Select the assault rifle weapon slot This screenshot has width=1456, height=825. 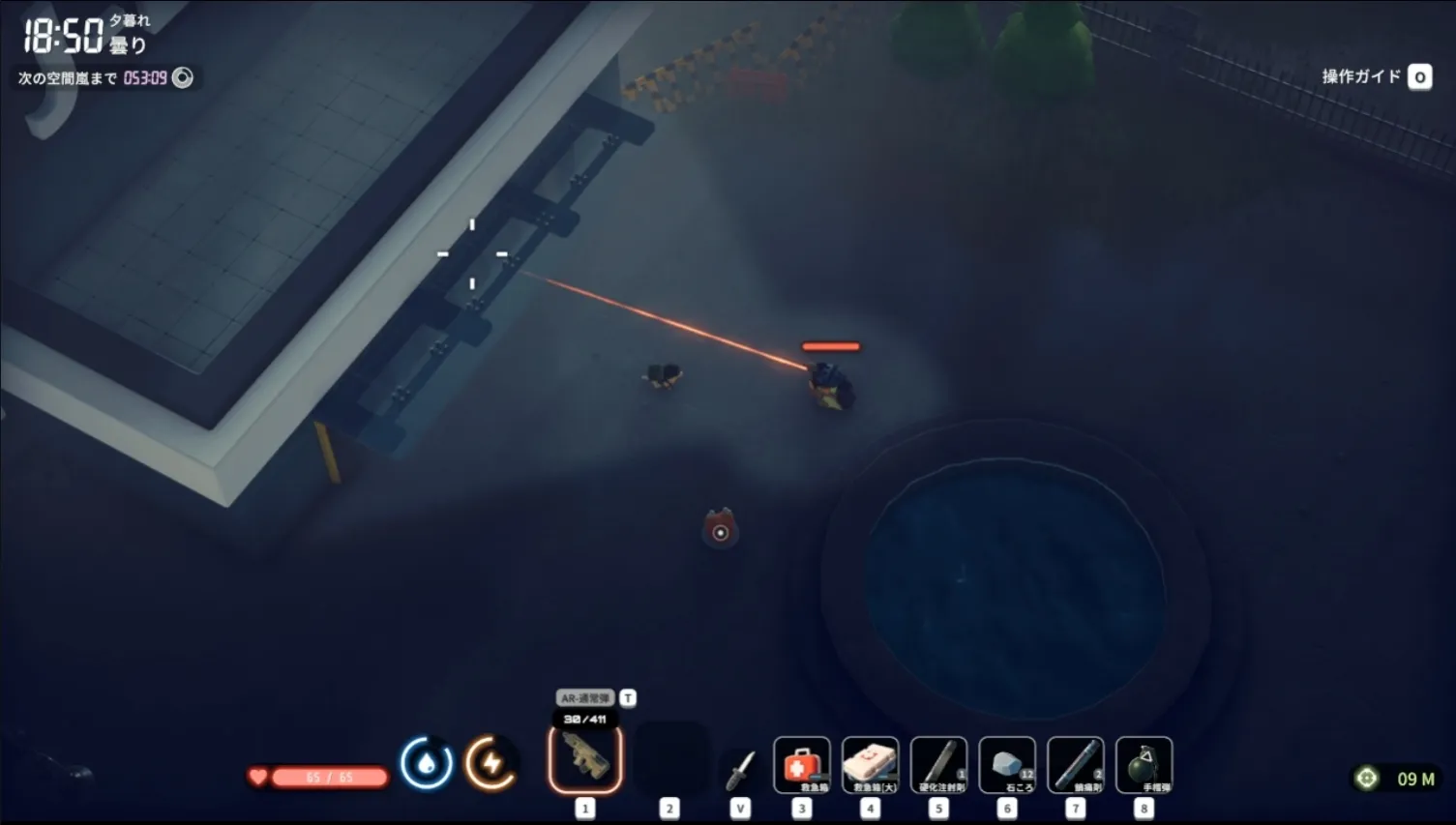pyautogui.click(x=585, y=759)
